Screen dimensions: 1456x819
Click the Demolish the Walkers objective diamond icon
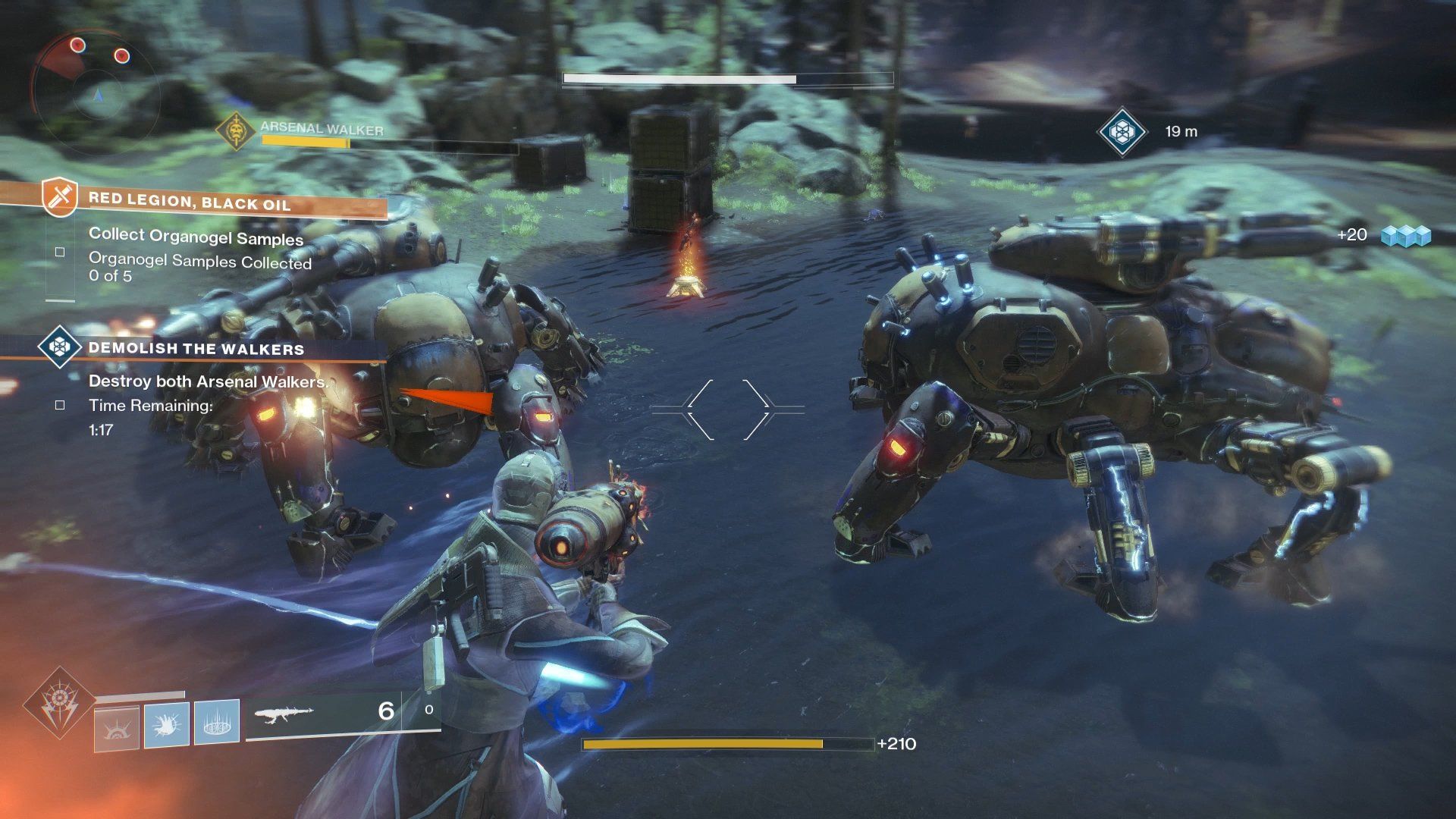tap(59, 346)
